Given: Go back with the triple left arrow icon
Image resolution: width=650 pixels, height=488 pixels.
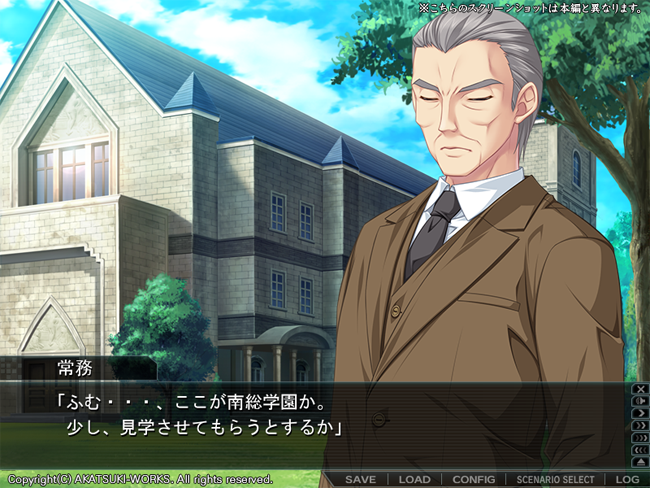Looking at the screenshot, I should (x=639, y=450).
